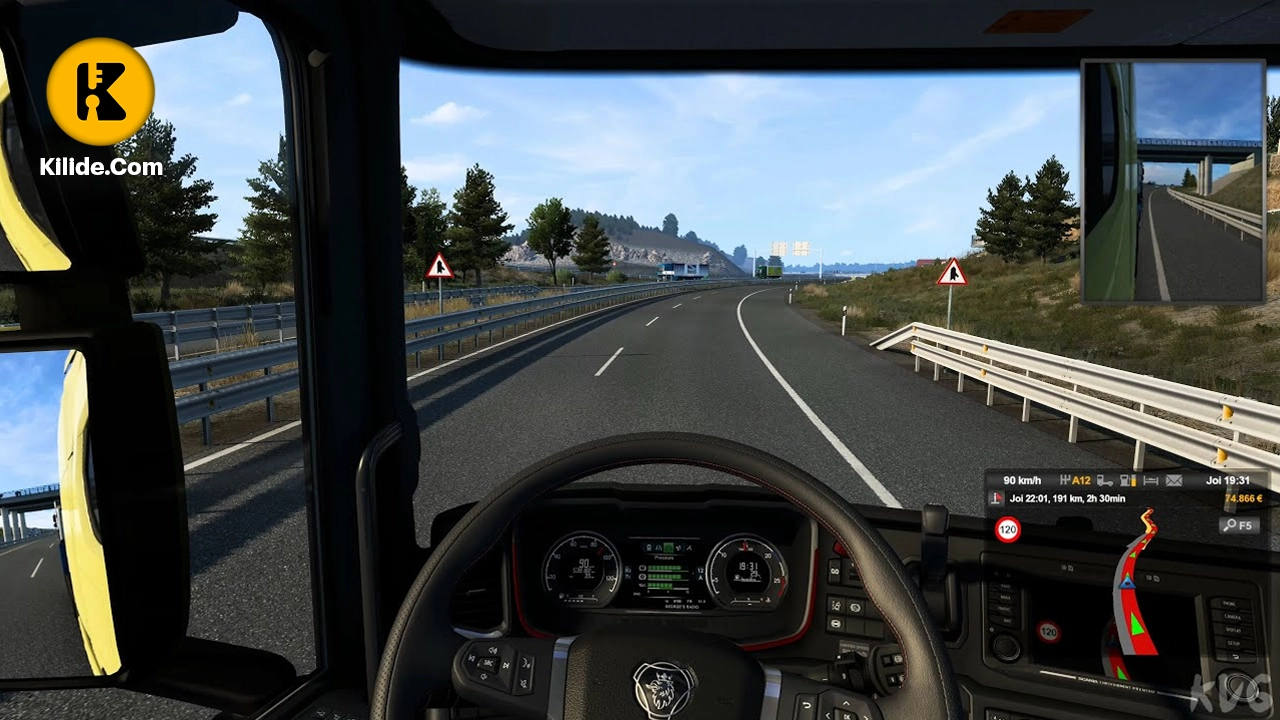Show the rest bed icon info
This screenshot has width=1280, height=720.
point(1150,480)
